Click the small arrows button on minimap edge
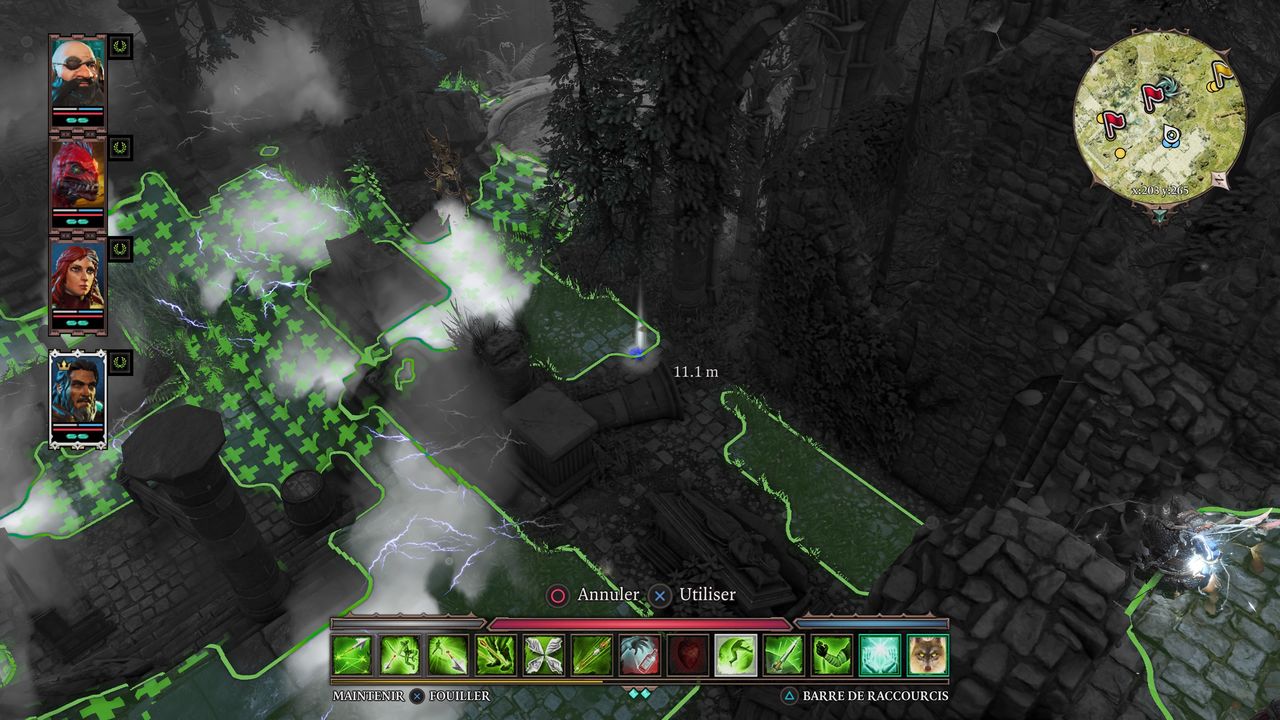The height and width of the screenshot is (720, 1280). point(1219,180)
